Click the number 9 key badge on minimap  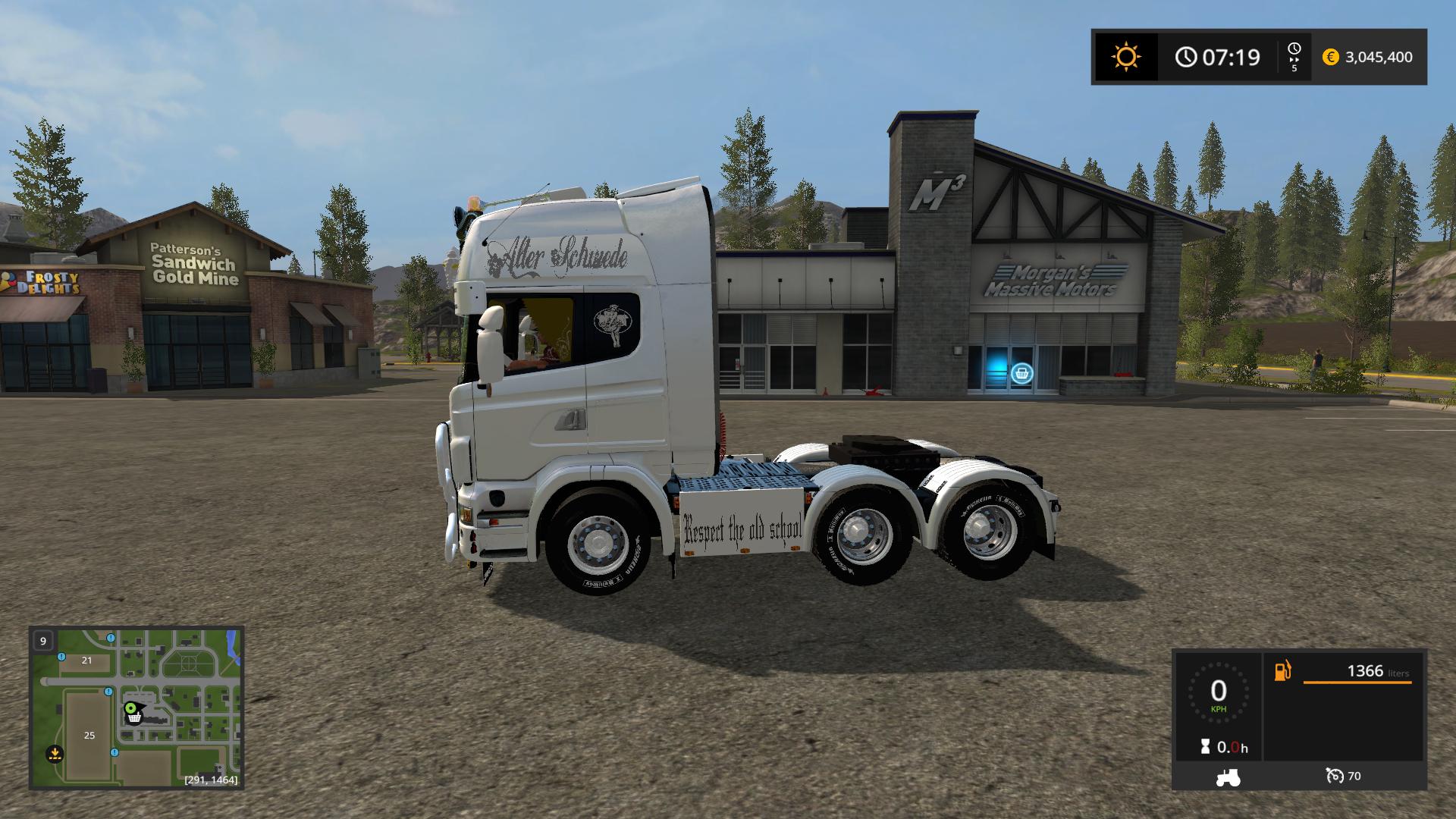click(43, 641)
